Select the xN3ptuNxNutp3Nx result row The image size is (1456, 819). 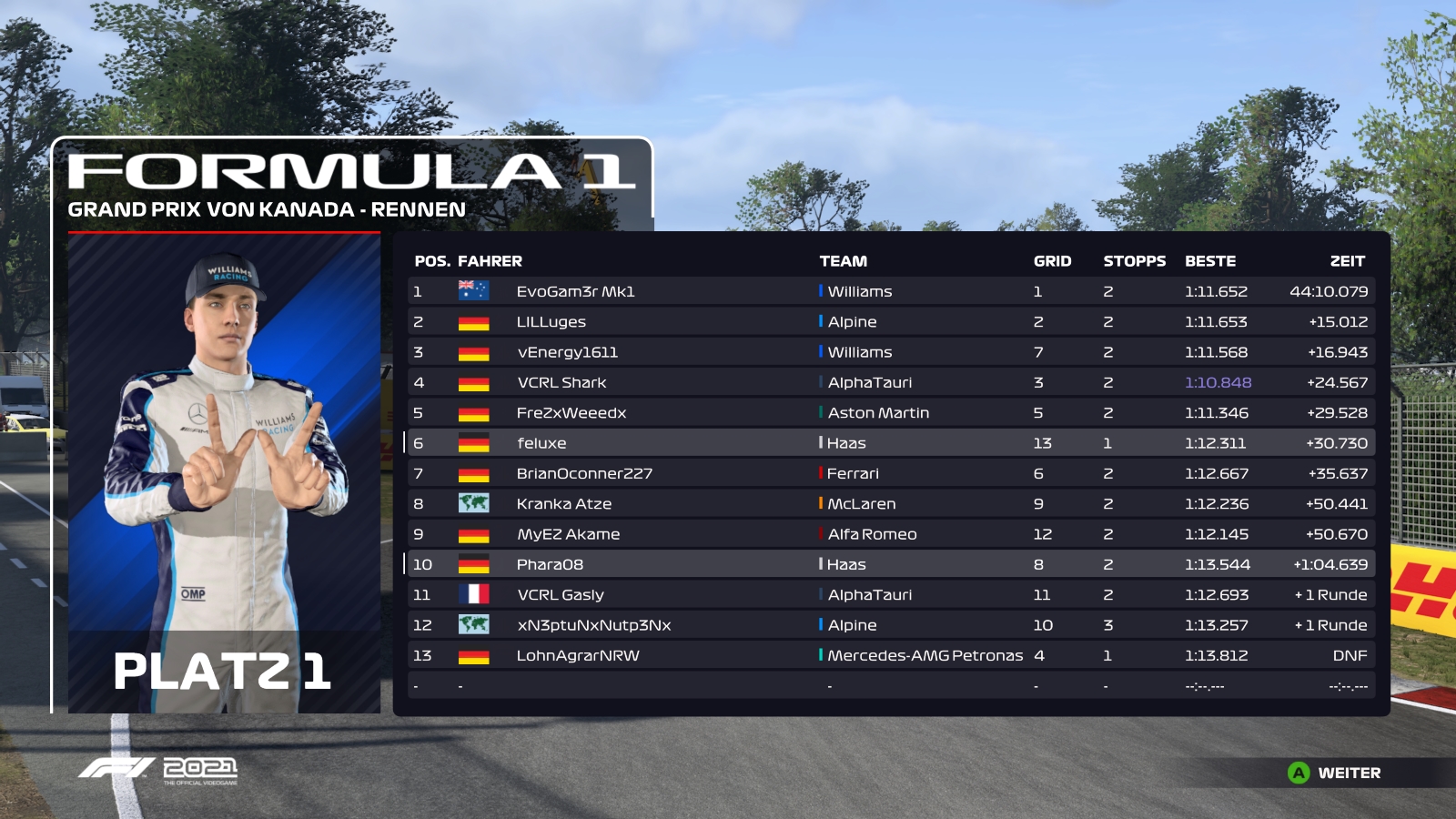(x=890, y=625)
